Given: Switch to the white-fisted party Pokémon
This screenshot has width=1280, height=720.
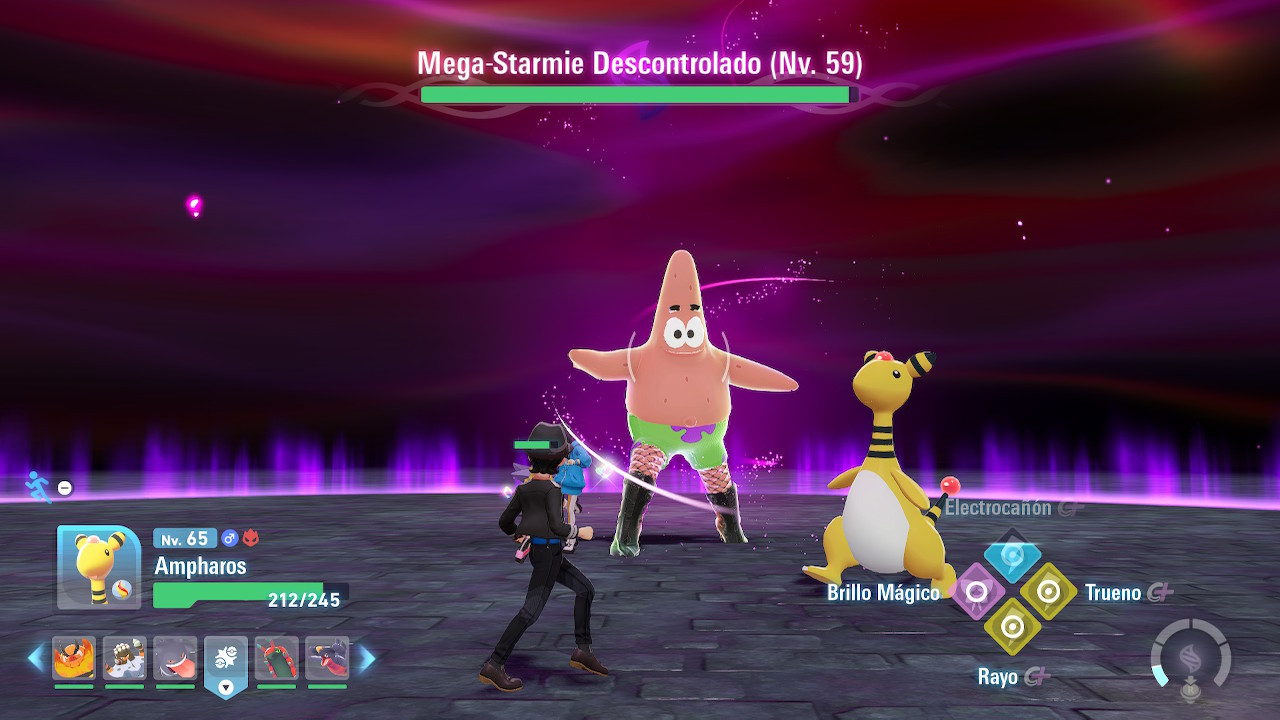Looking at the screenshot, I should (125, 658).
